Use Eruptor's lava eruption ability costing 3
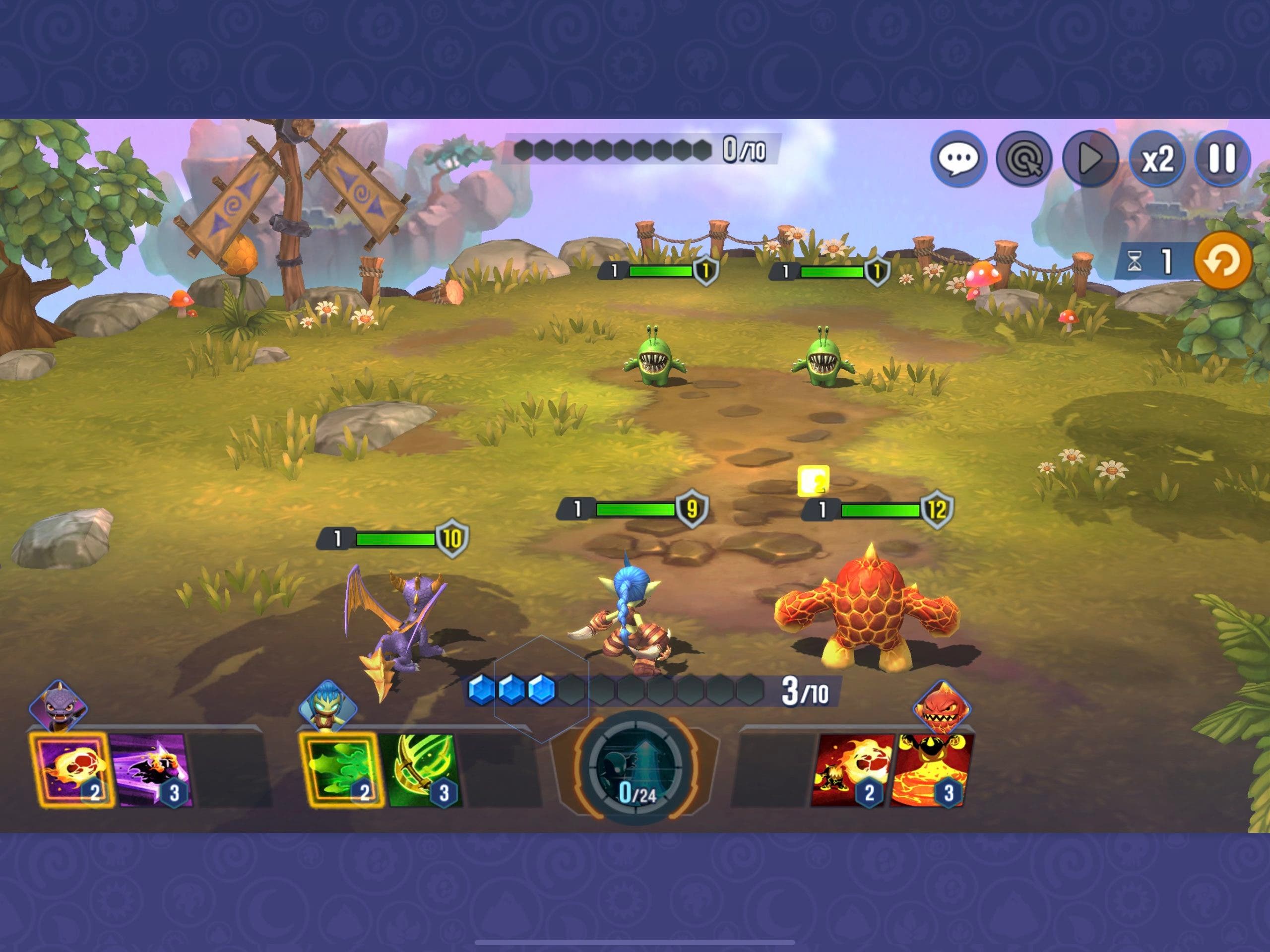The height and width of the screenshot is (952, 1270). pyautogui.click(x=932, y=770)
